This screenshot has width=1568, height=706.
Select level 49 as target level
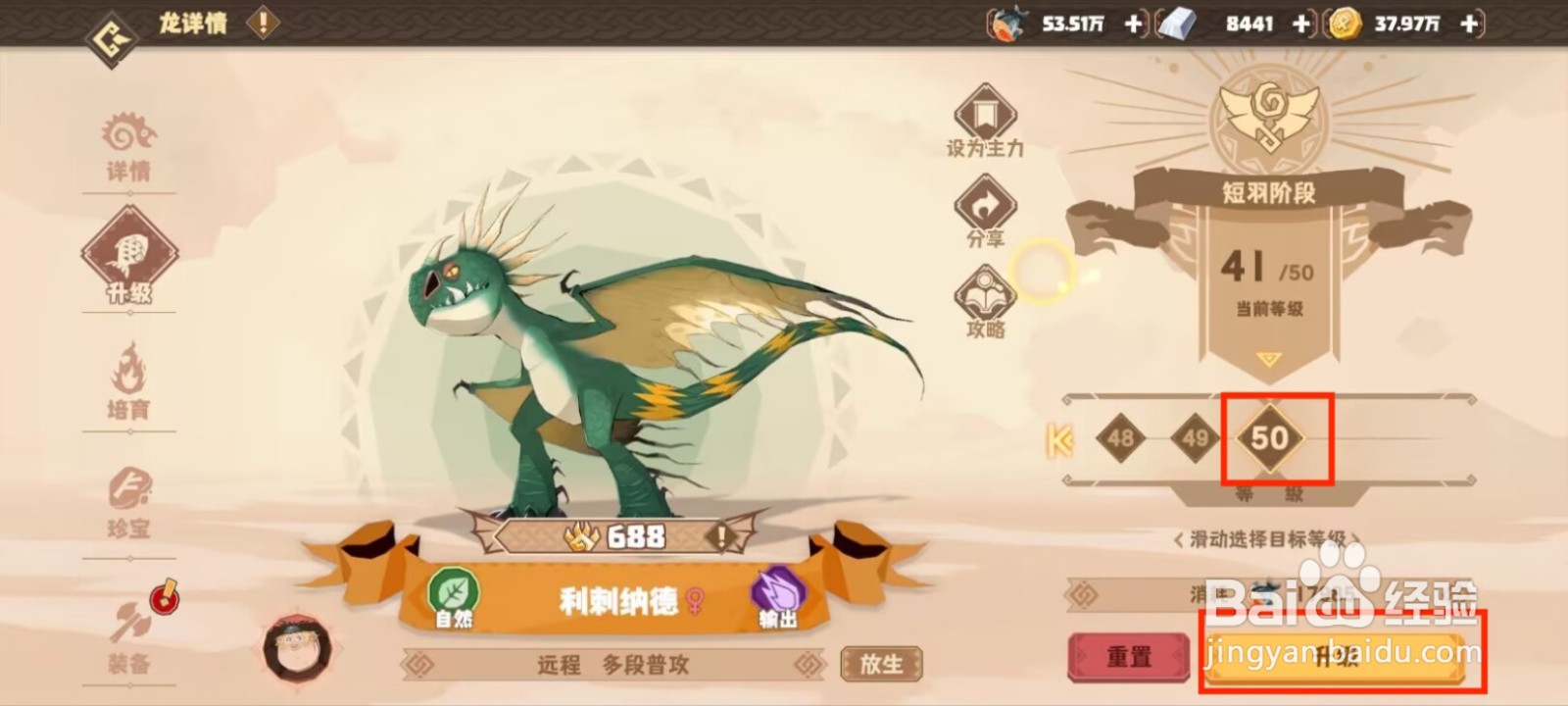(1194, 439)
